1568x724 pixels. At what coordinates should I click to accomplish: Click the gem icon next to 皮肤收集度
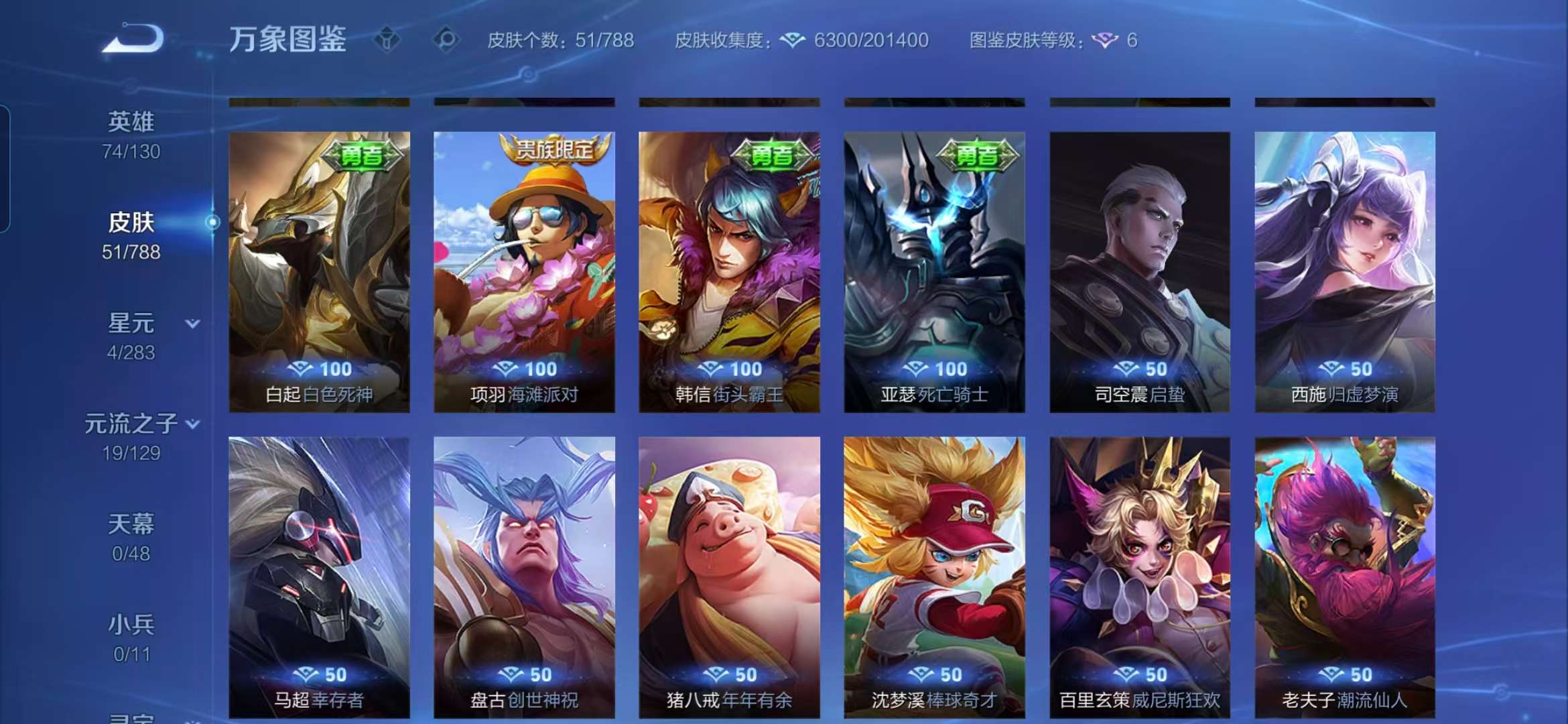coord(793,40)
